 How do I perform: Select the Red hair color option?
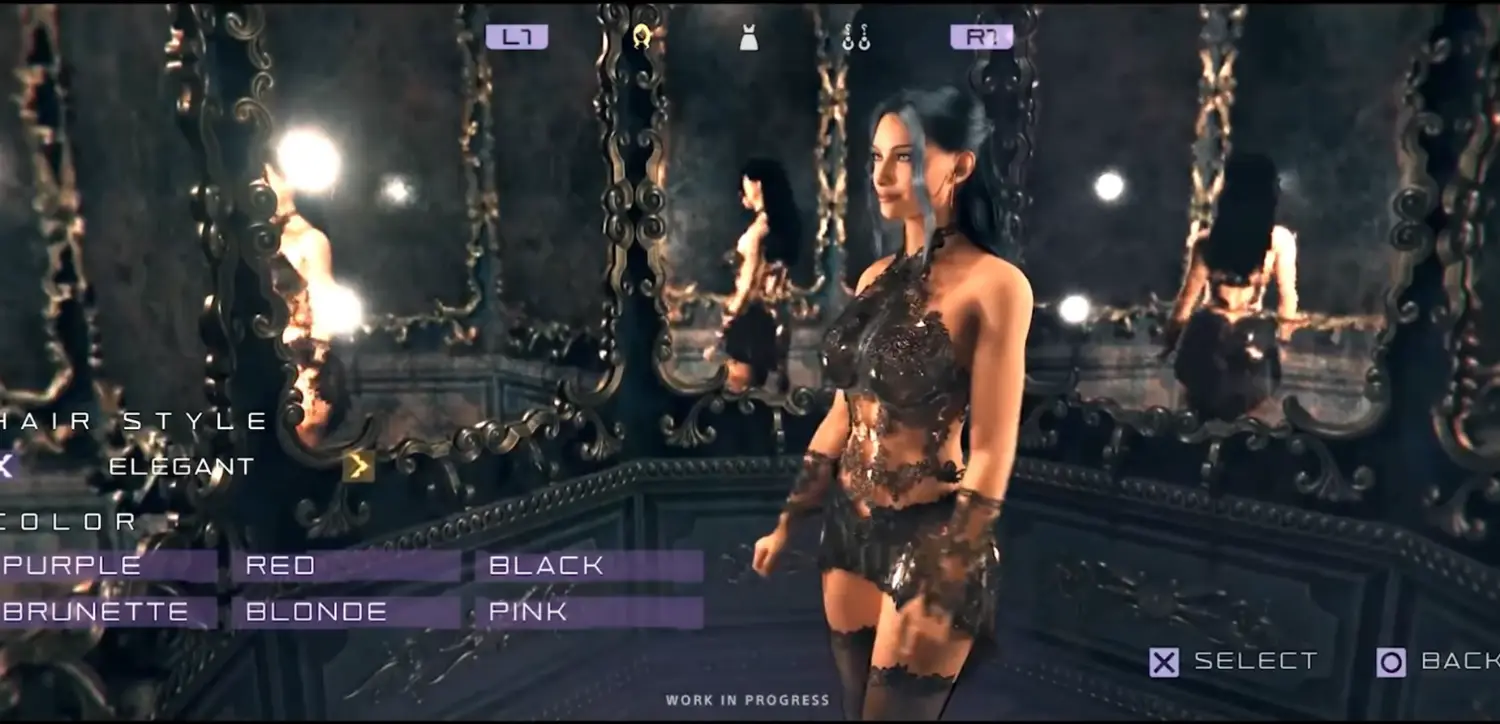click(345, 566)
